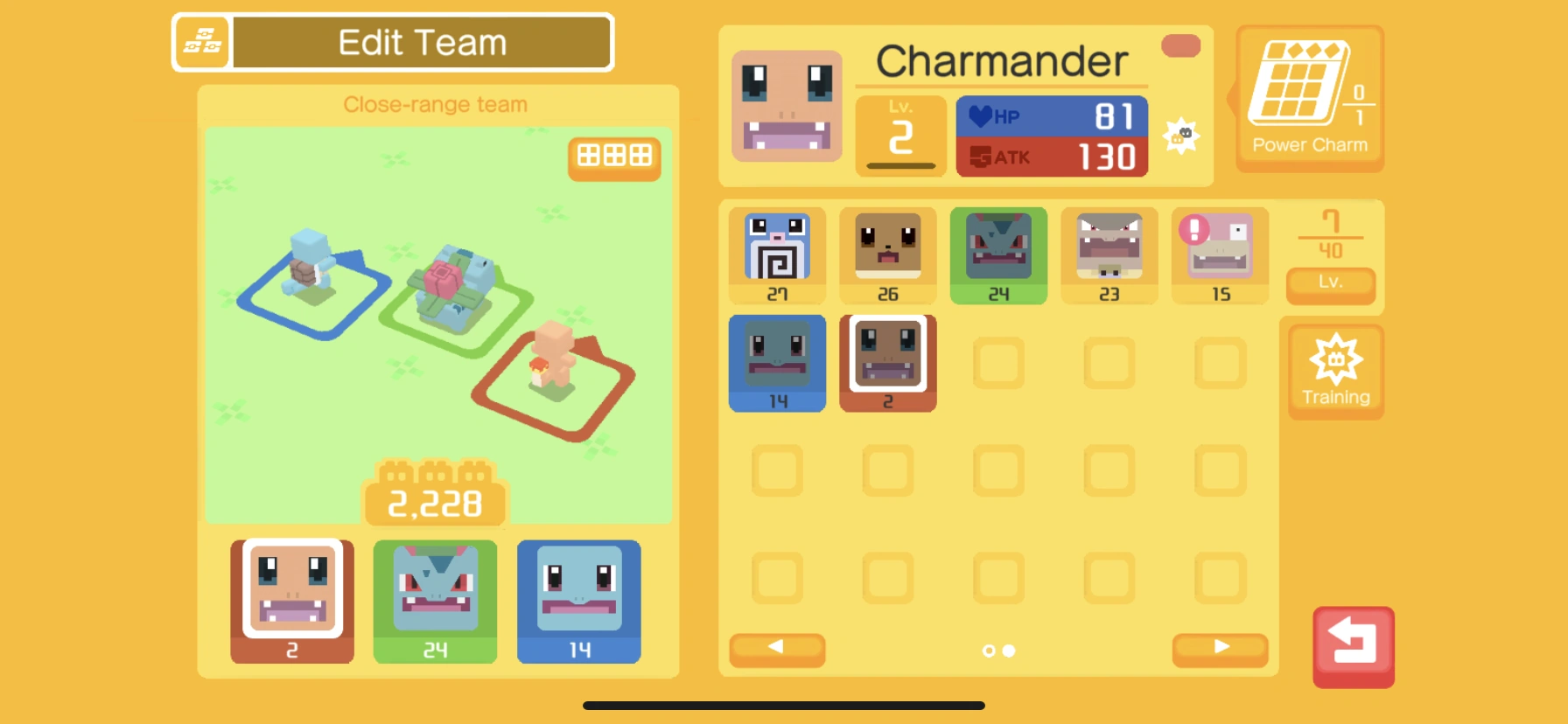Image resolution: width=1568 pixels, height=724 pixels.
Task: Click the Close-range team label
Action: [x=436, y=104]
